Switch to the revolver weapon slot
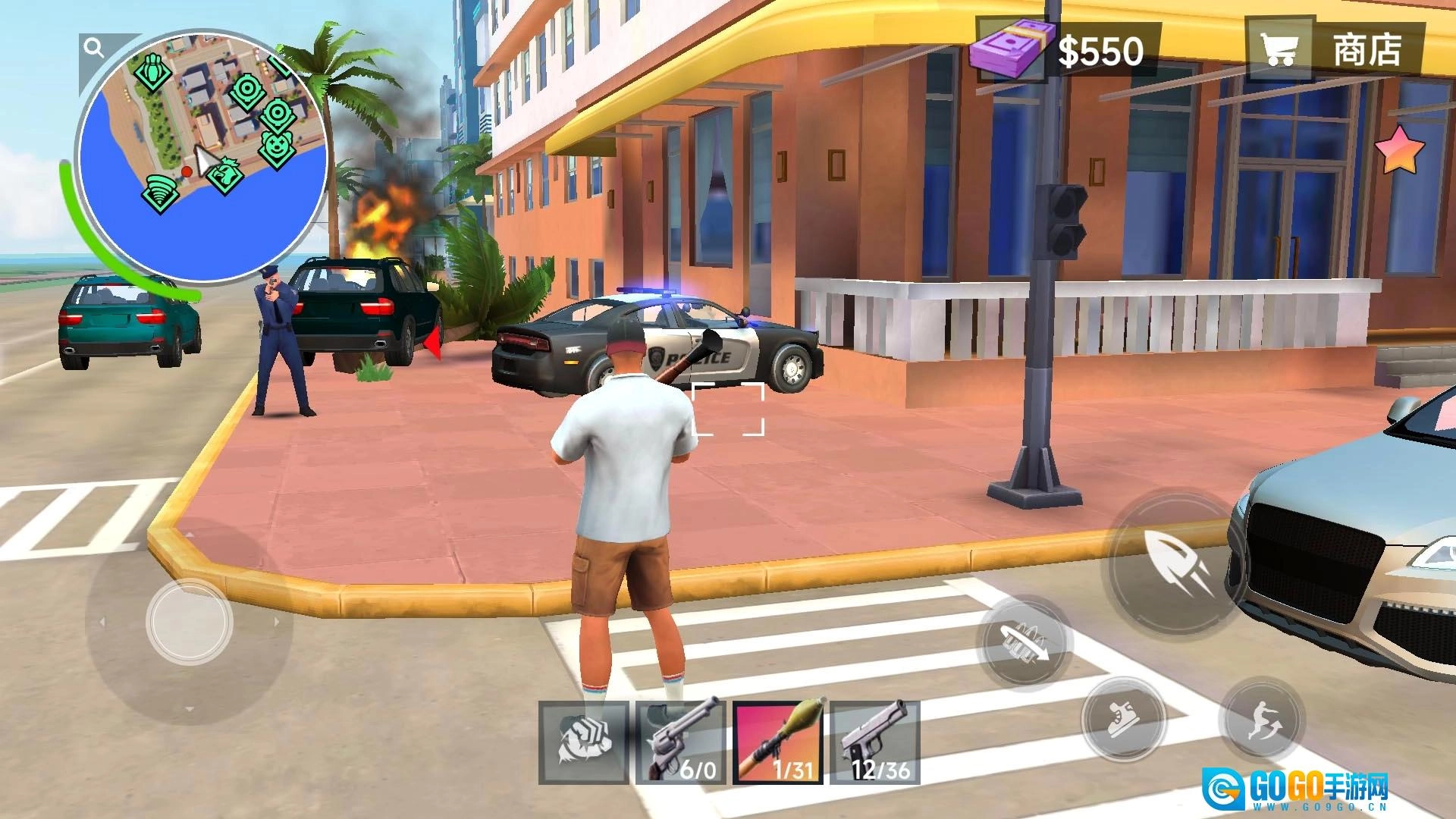 coord(681,742)
